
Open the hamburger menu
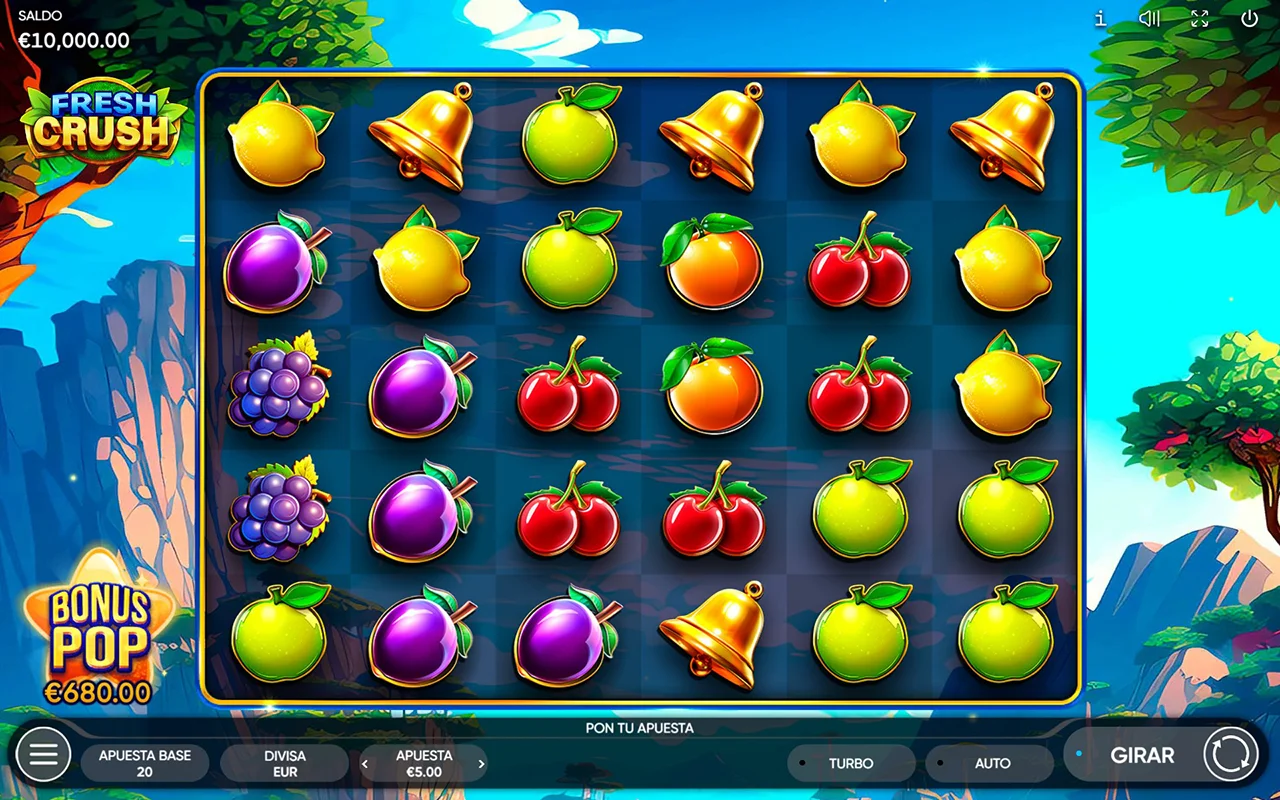point(44,755)
